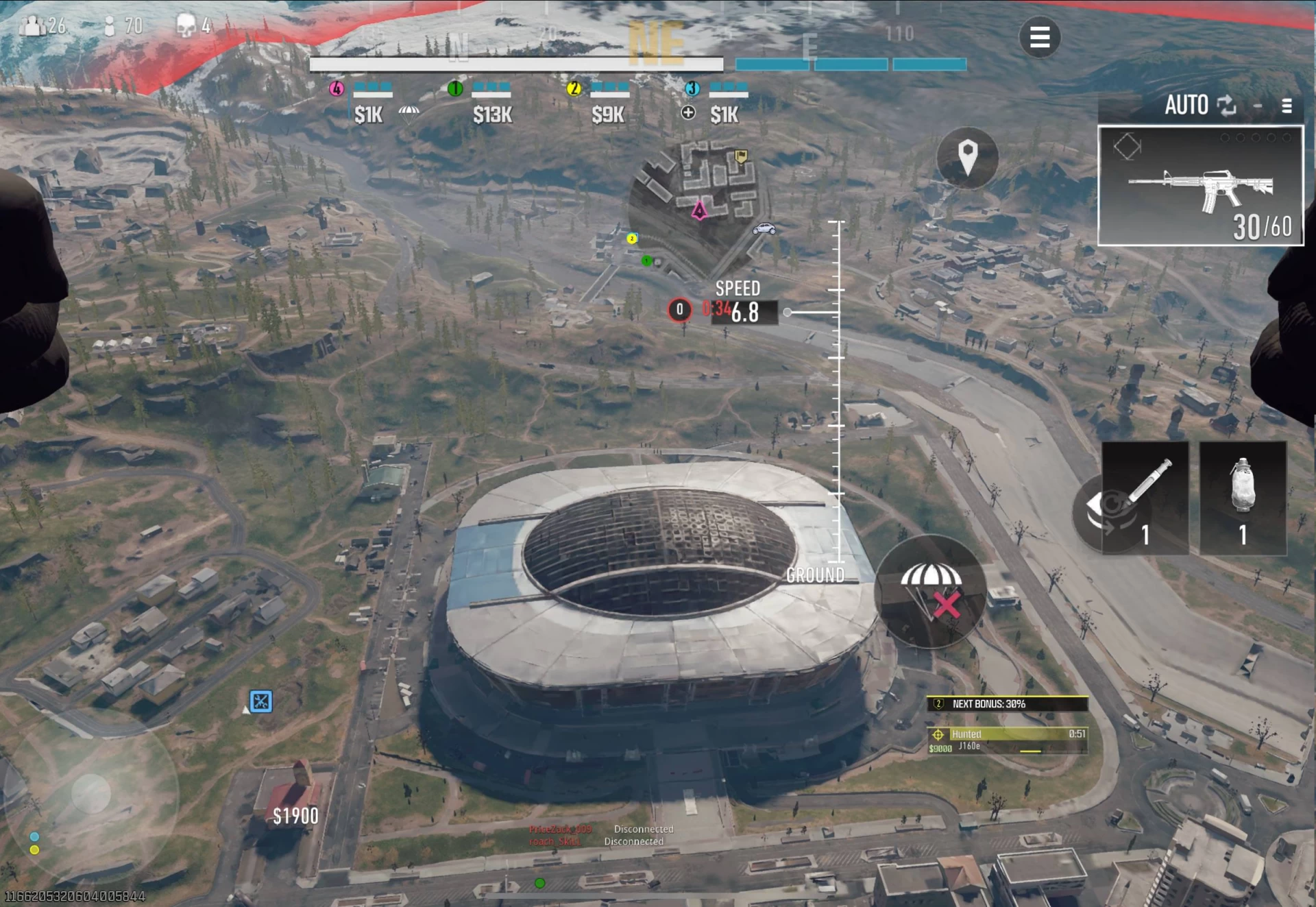Use the armor plate slot
This screenshot has width=1316, height=907.
(1242, 498)
